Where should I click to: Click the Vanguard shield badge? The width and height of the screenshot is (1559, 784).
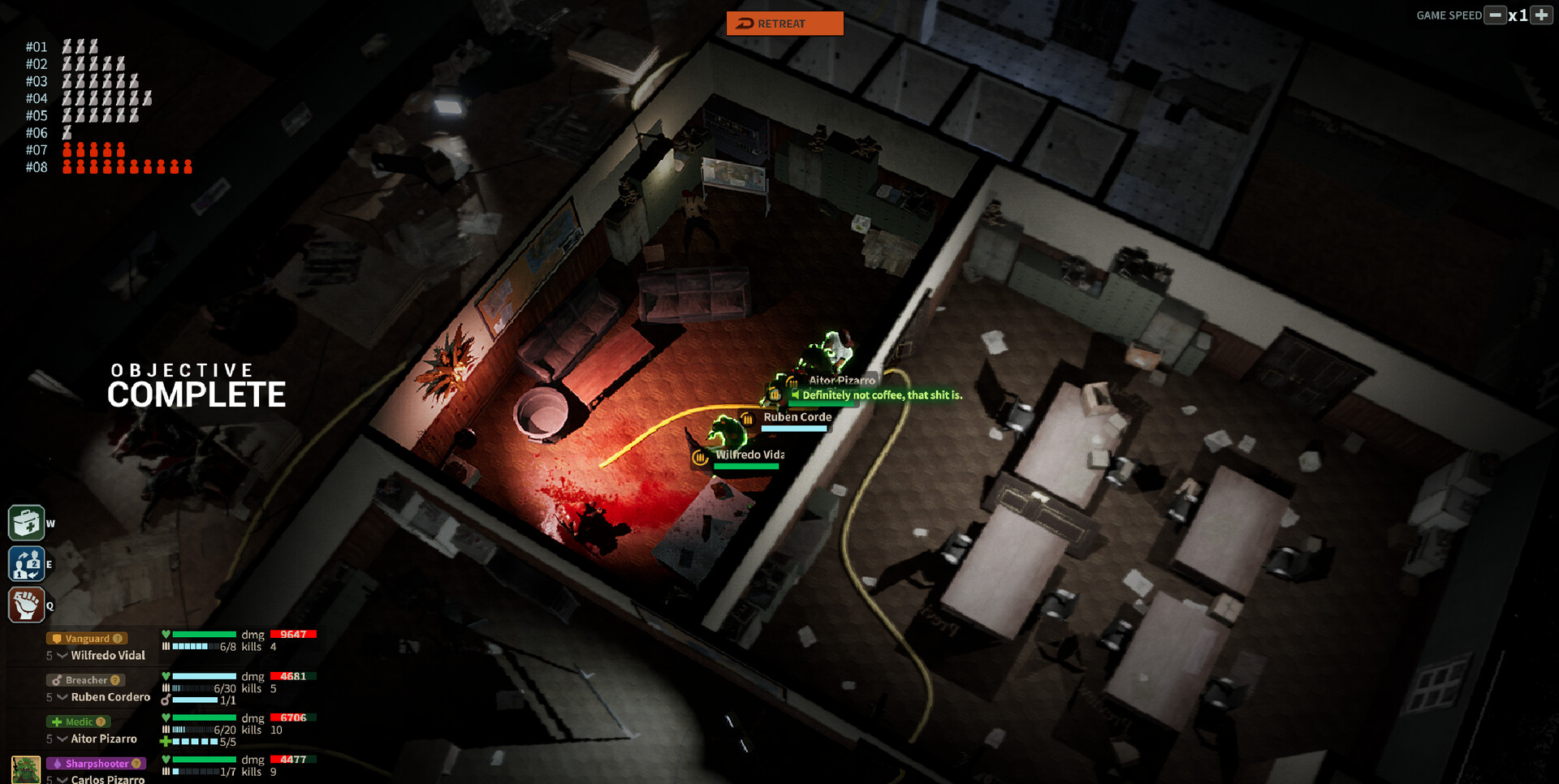coord(57,637)
